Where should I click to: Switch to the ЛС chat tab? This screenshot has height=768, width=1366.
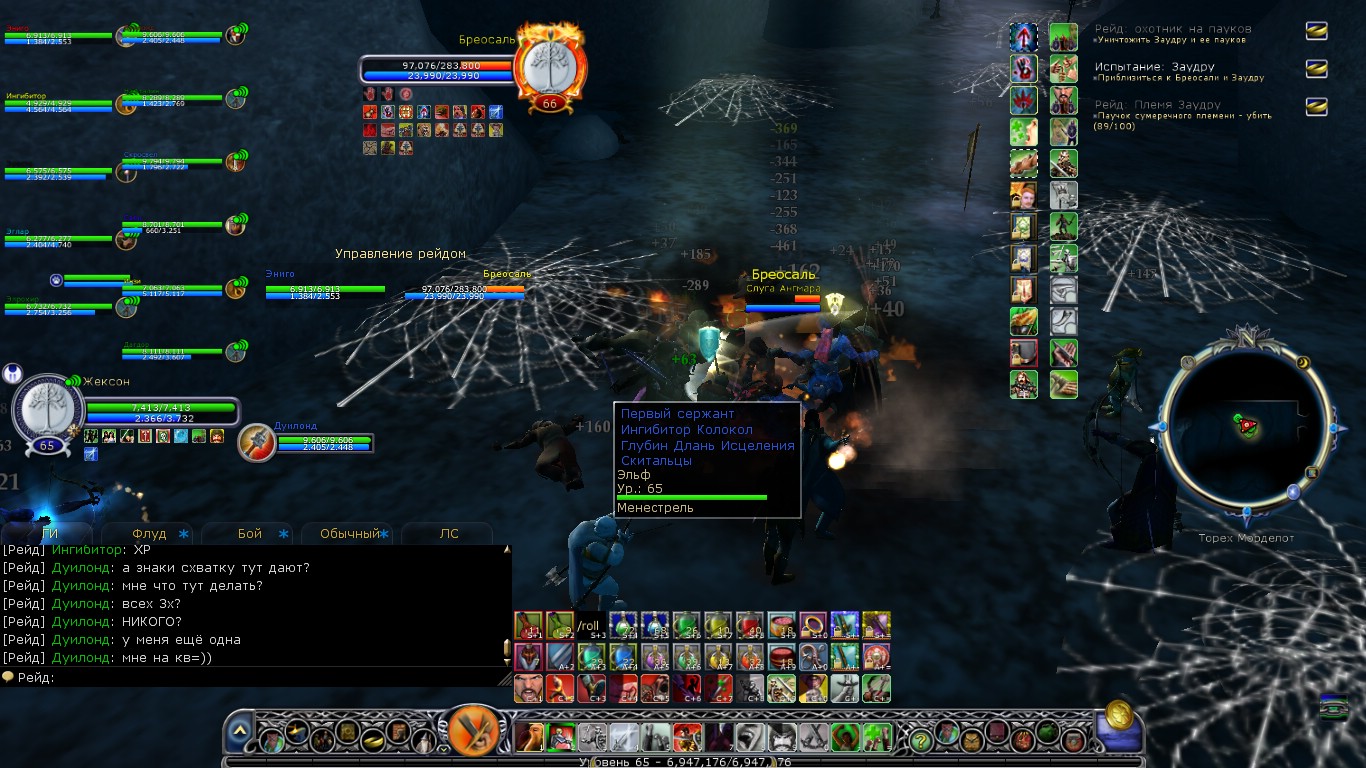click(x=449, y=534)
